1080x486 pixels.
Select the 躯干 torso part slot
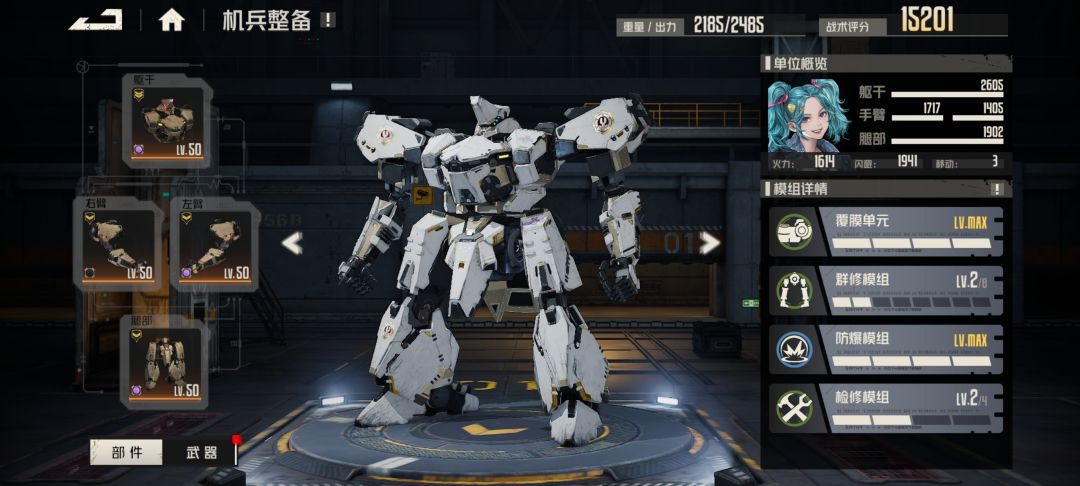click(166, 122)
